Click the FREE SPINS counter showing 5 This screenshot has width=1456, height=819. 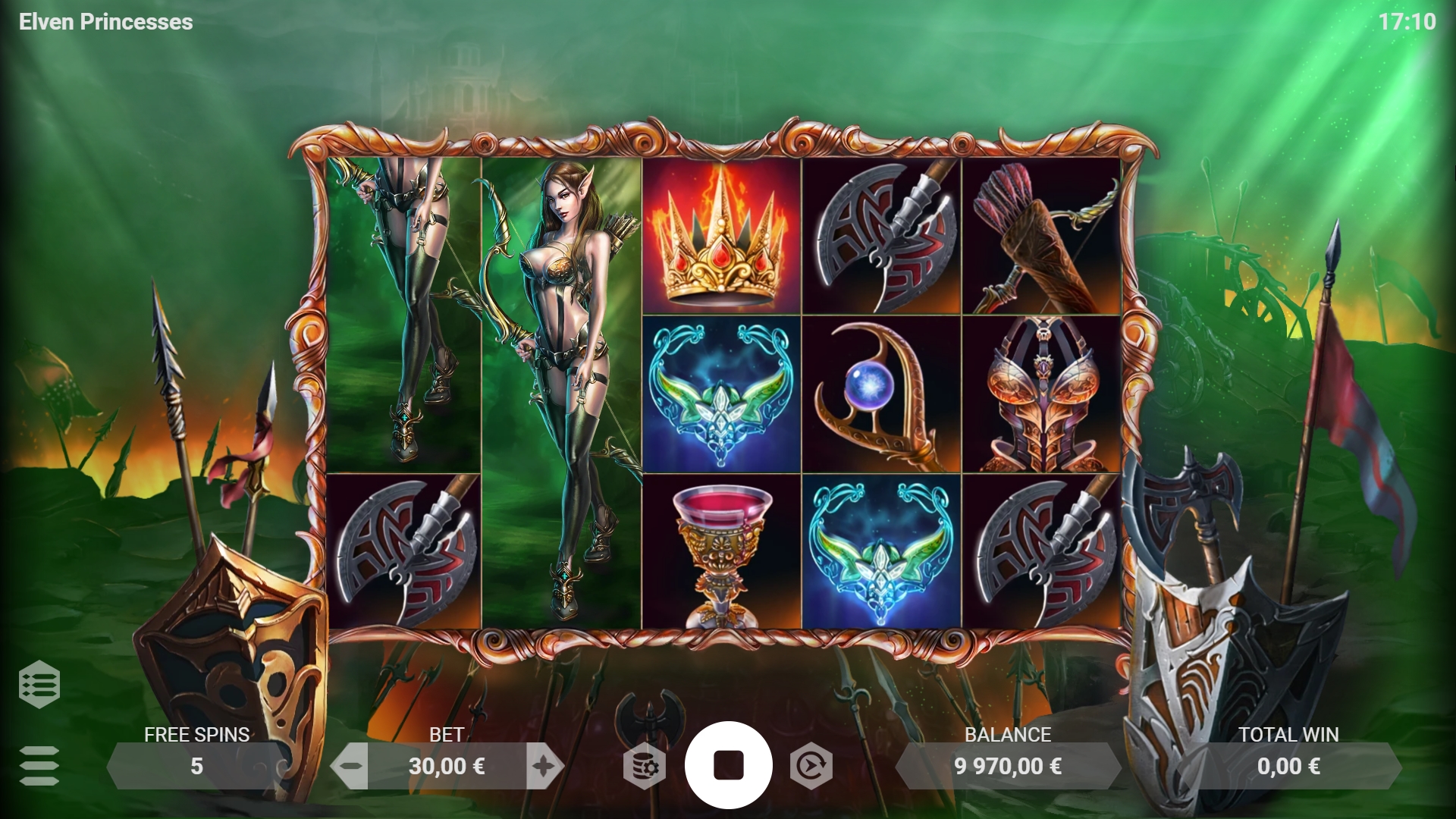[x=196, y=765]
